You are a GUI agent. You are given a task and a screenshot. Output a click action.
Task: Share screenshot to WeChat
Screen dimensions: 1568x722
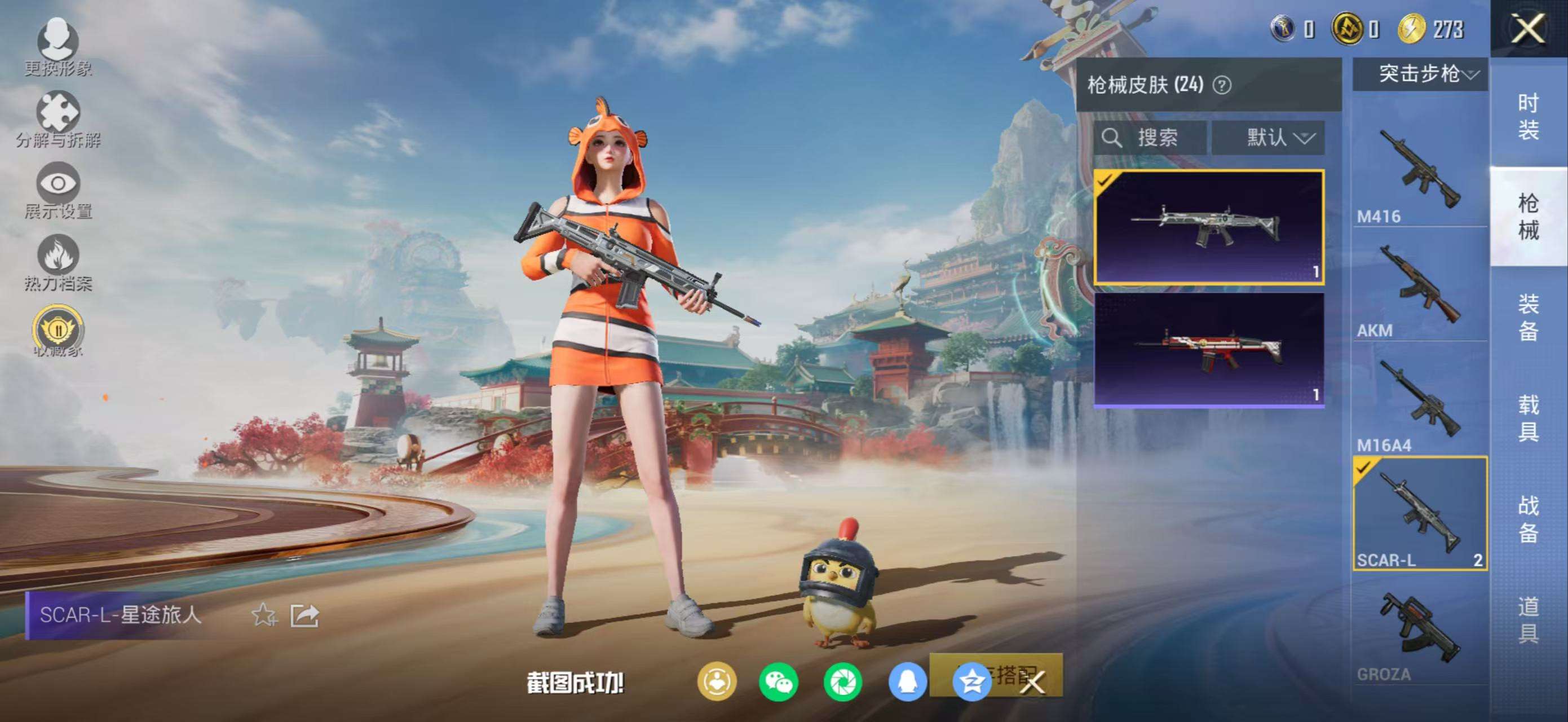[x=779, y=682]
